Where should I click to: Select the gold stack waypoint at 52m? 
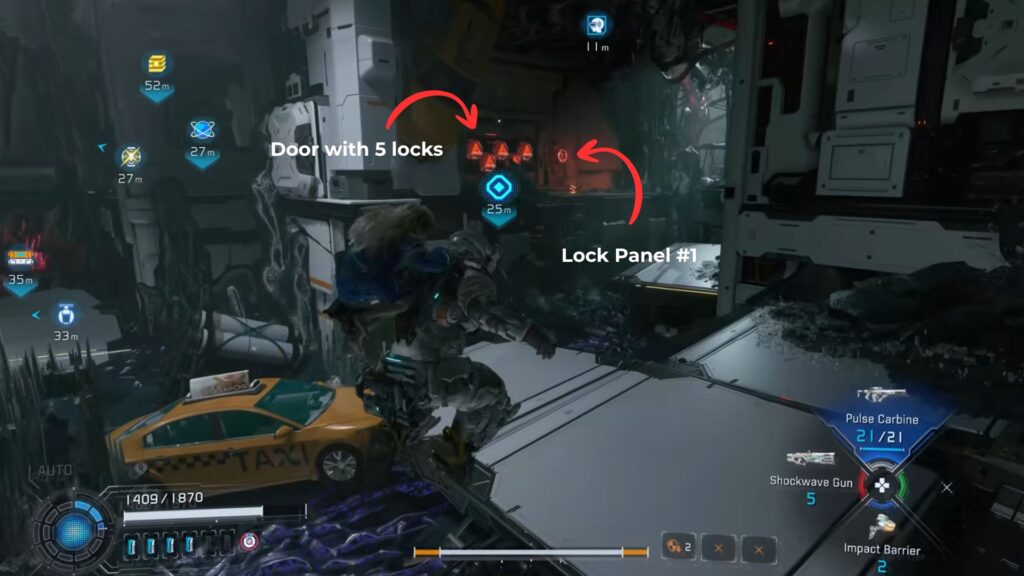click(157, 64)
